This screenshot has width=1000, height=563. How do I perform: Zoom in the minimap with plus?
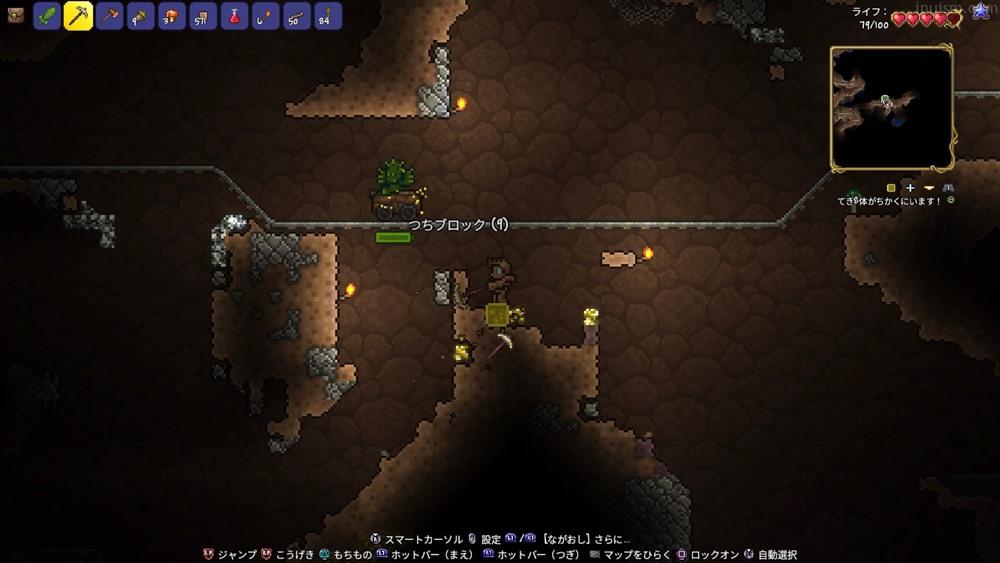tap(910, 187)
